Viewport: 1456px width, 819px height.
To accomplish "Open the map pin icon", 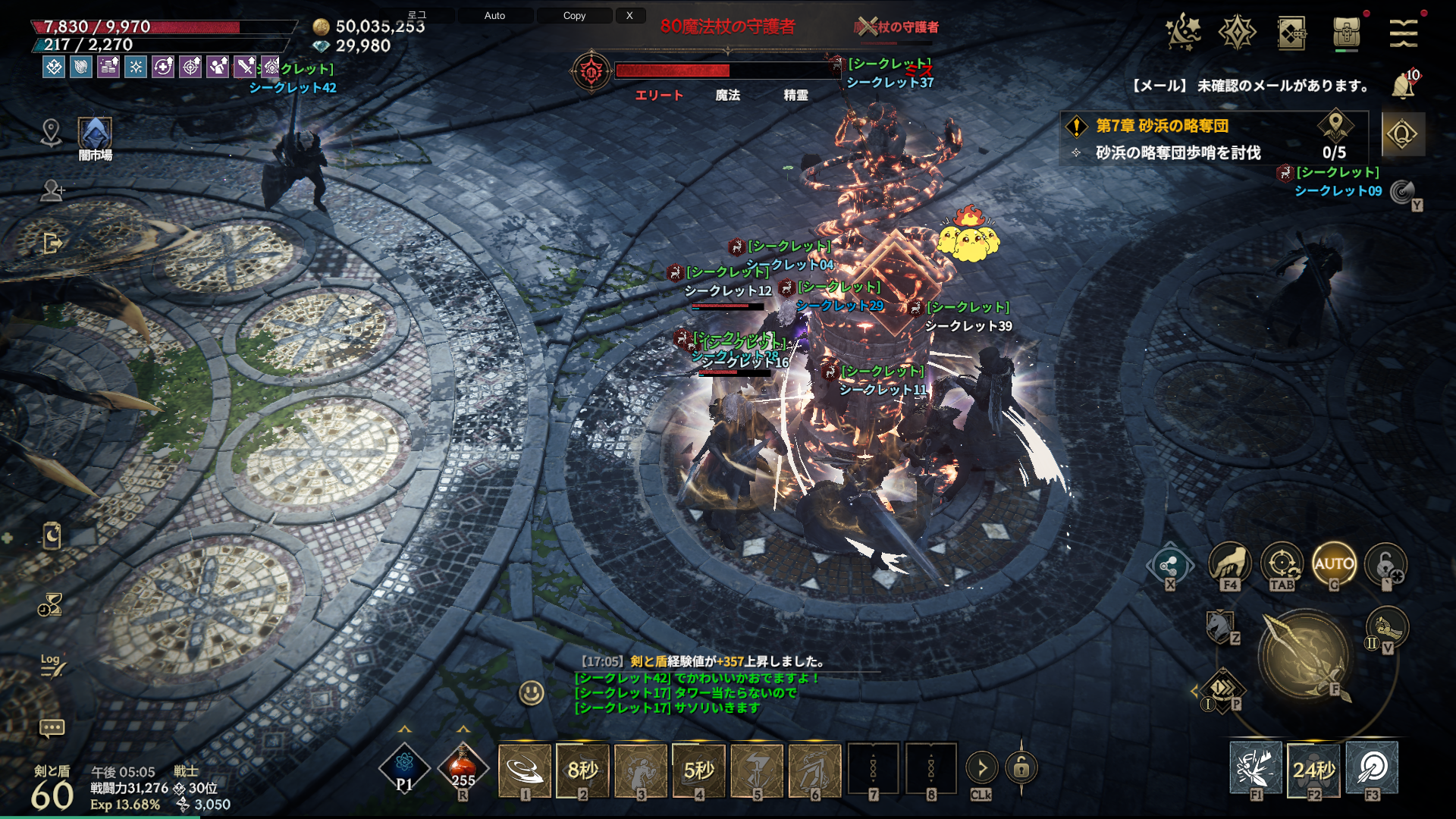I will (51, 132).
